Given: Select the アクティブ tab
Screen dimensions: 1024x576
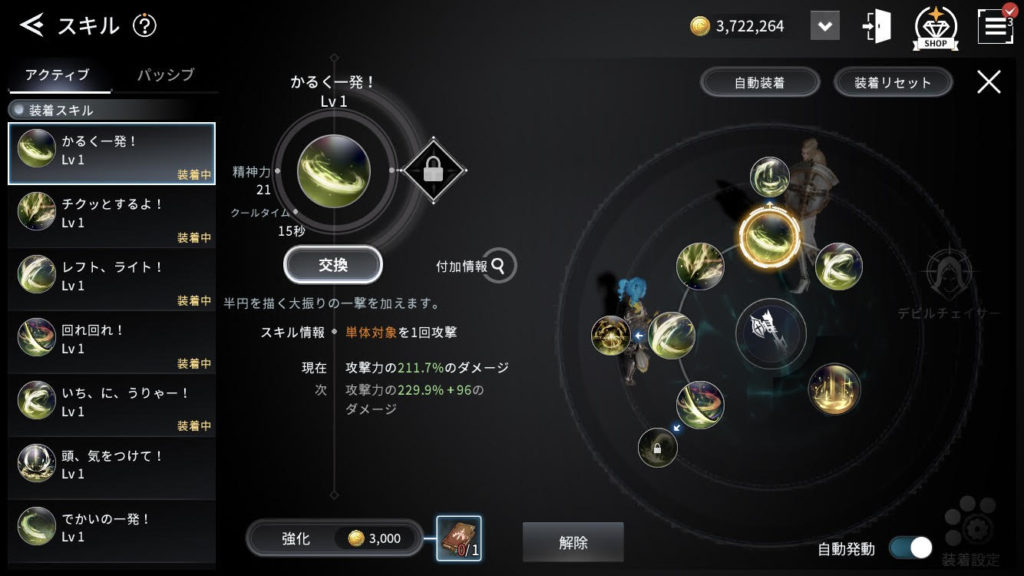Looking at the screenshot, I should pos(57,75).
